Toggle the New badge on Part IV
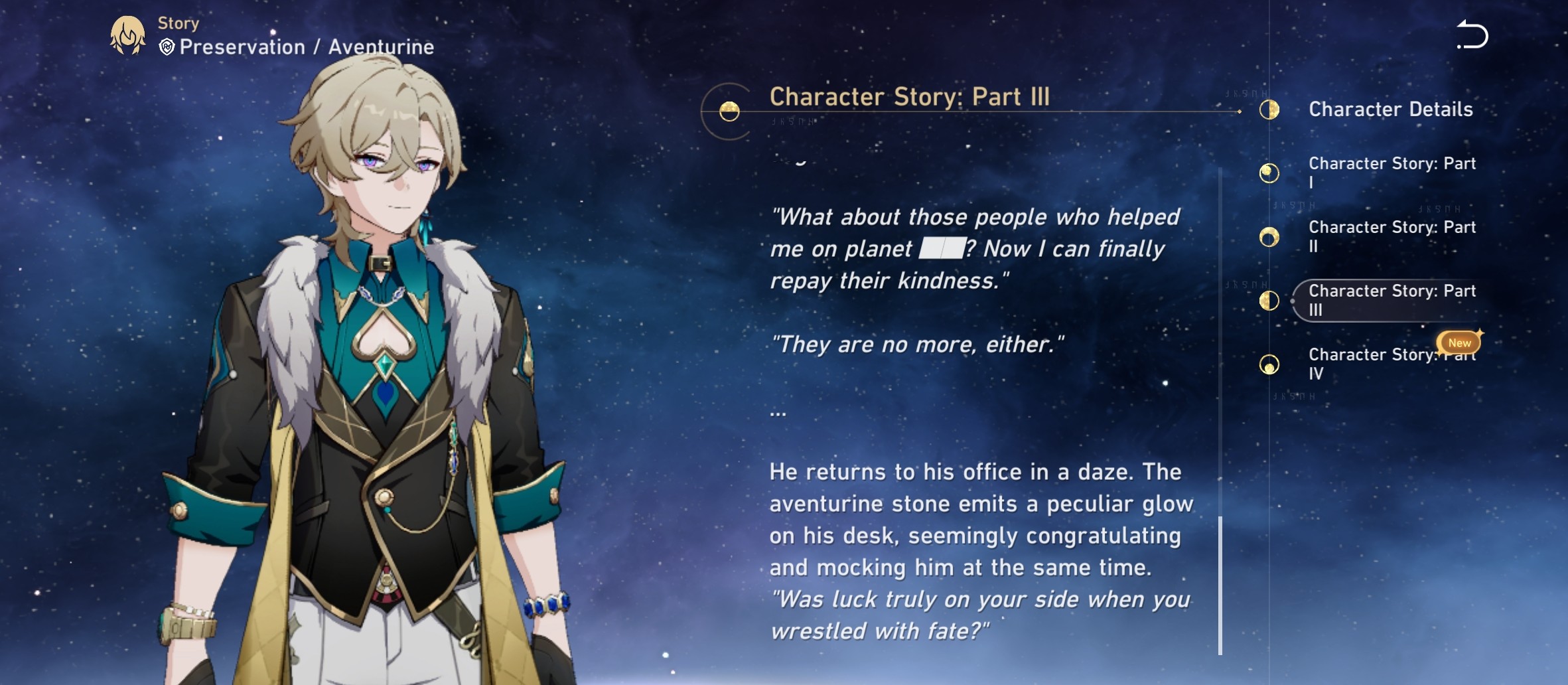This screenshot has width=1568, height=685. tap(1459, 342)
